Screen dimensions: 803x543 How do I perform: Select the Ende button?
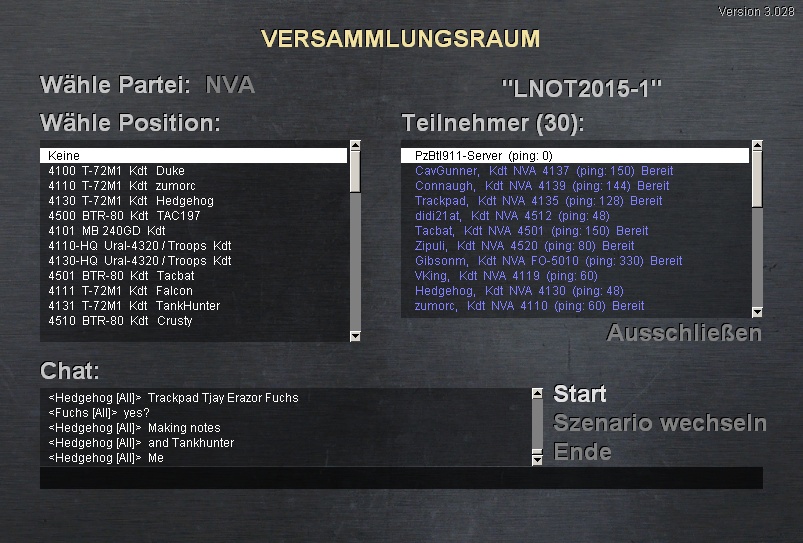click(x=582, y=452)
